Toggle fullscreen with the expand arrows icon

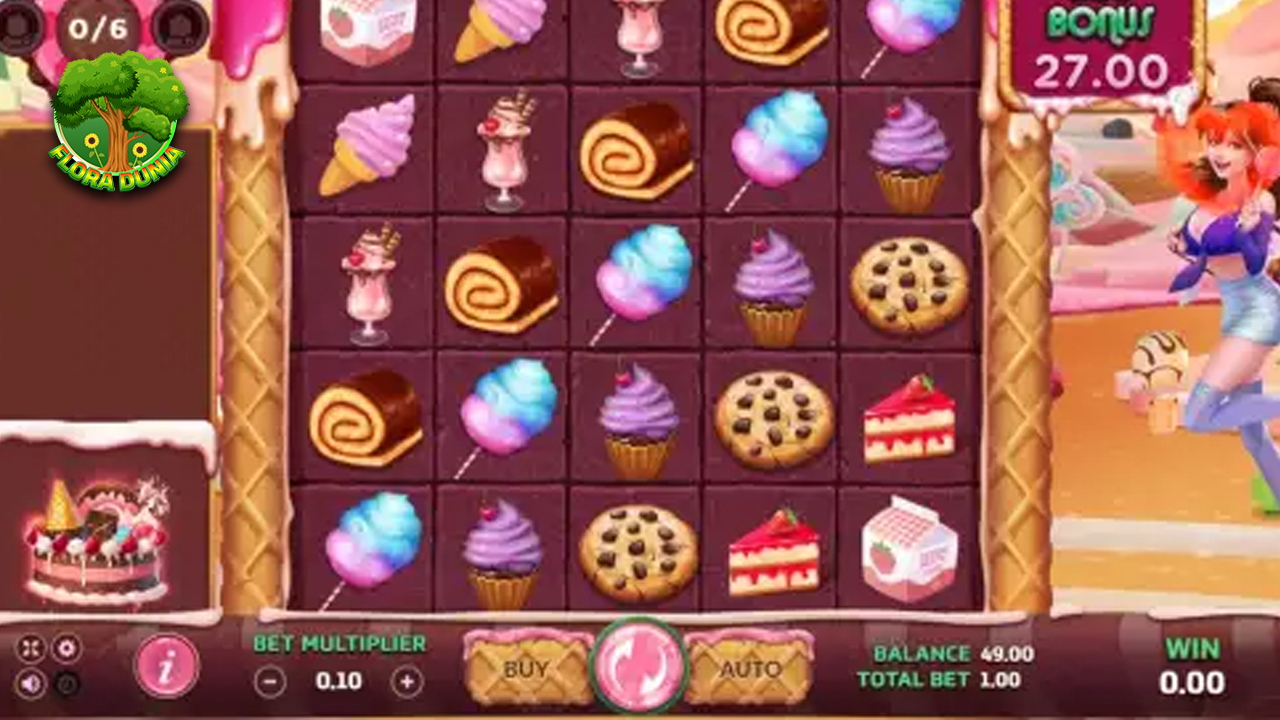(x=31, y=648)
